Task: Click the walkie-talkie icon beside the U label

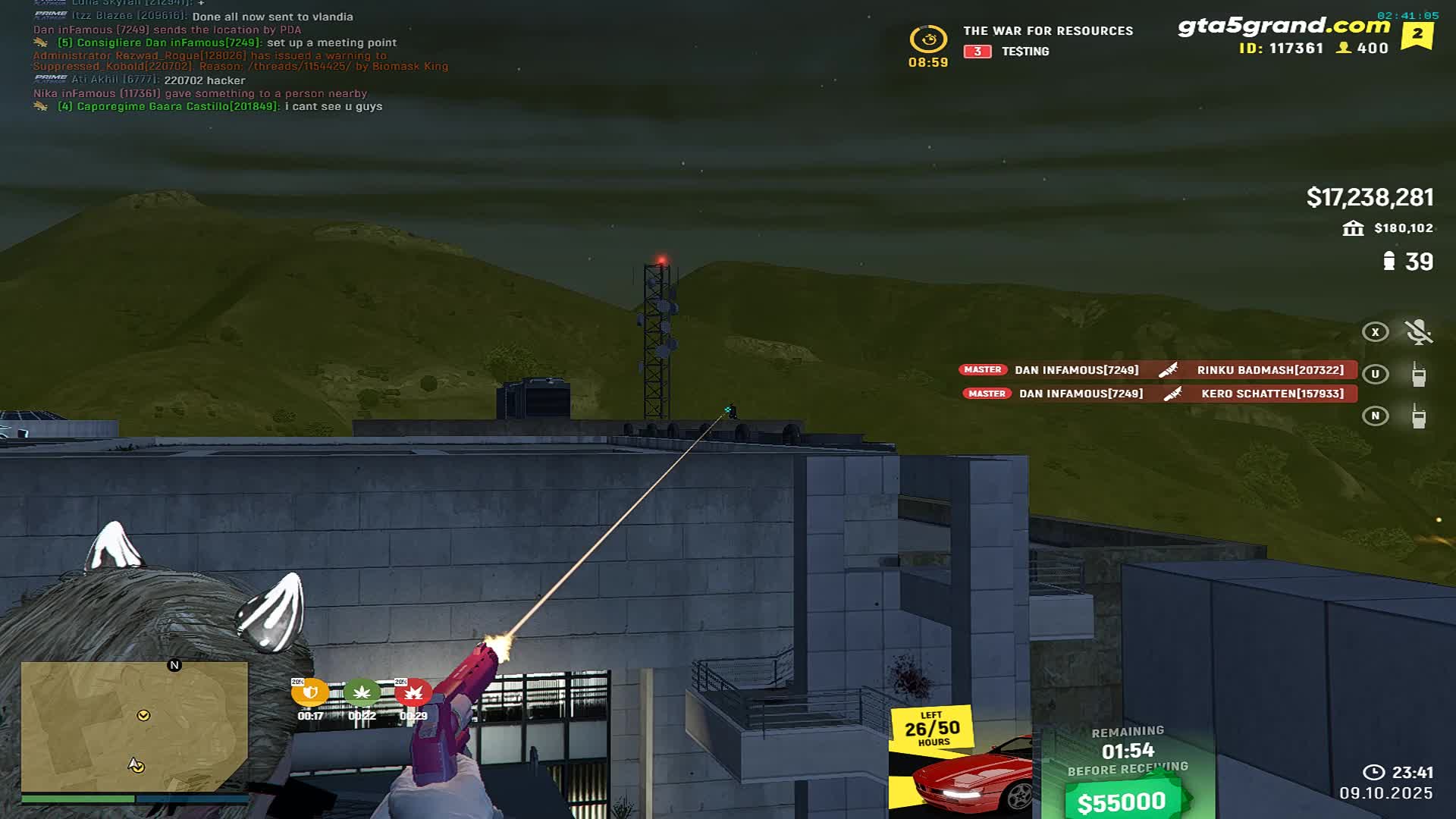Action: pos(1418,374)
